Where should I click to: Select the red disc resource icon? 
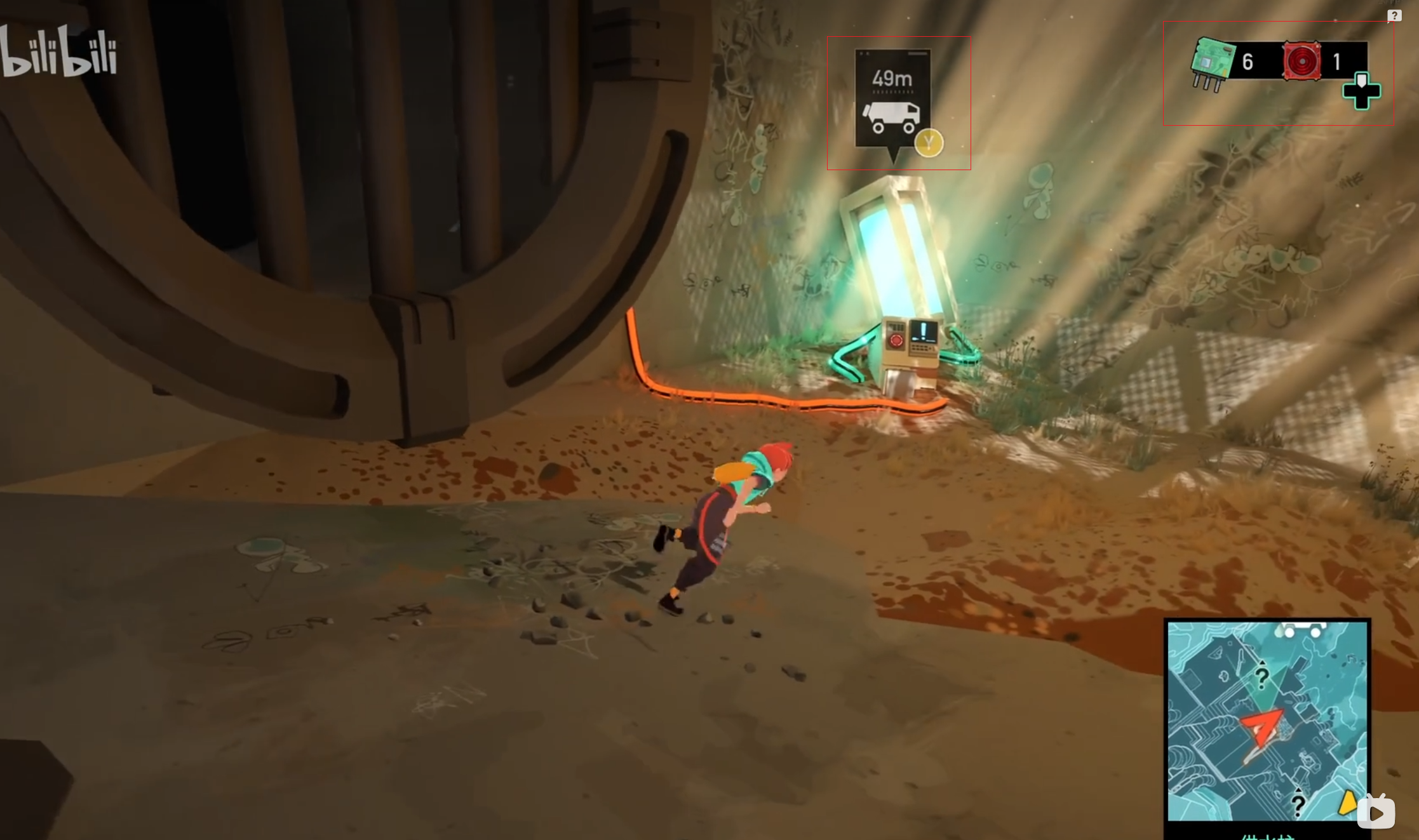tap(1301, 62)
